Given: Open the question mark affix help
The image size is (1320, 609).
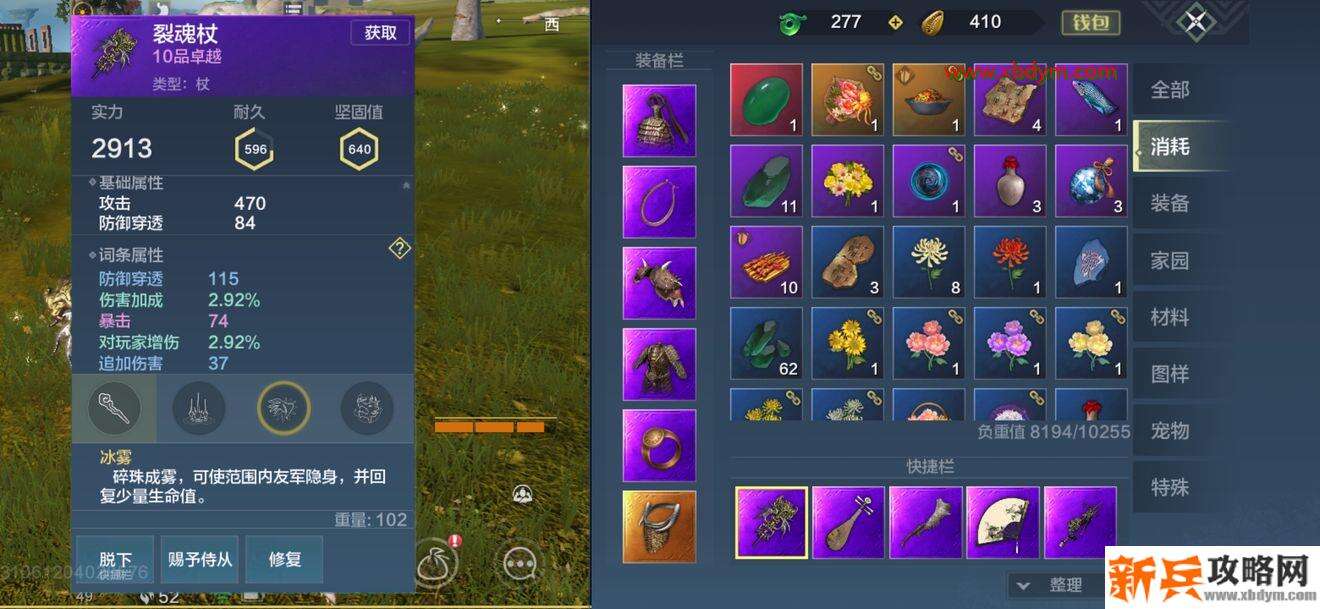Looking at the screenshot, I should coord(399,248).
